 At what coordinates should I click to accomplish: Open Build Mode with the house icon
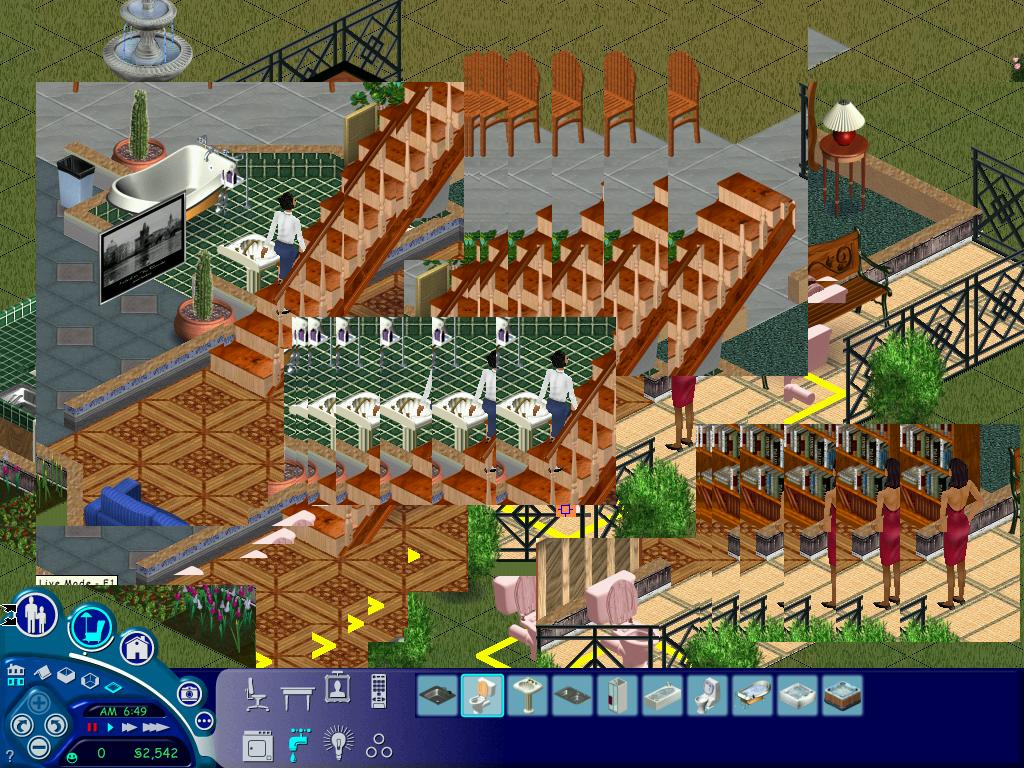[138, 647]
